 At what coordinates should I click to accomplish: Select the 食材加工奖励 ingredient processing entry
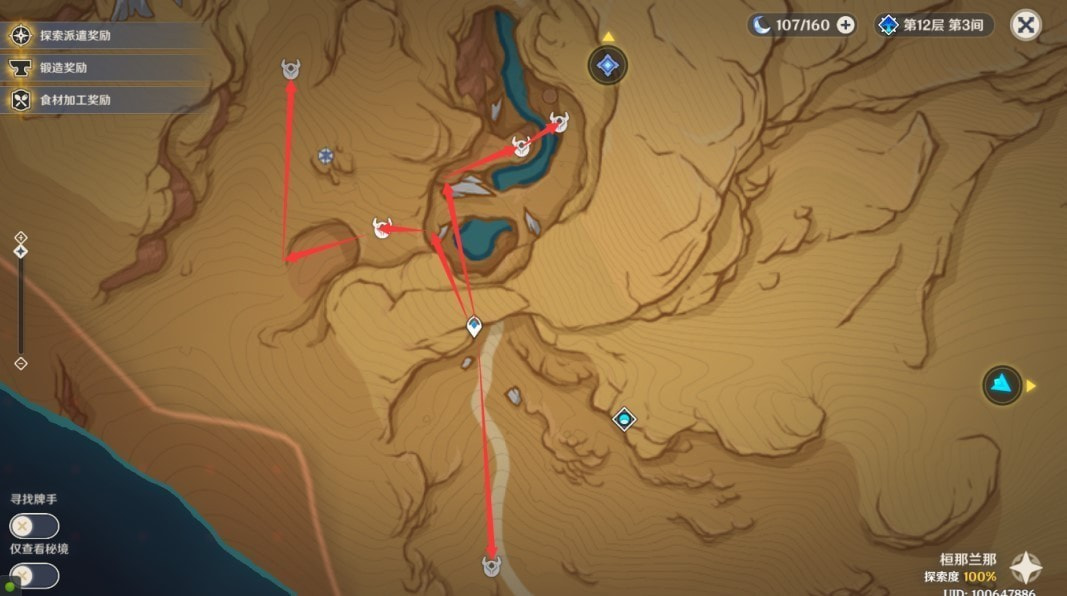[x=75, y=100]
